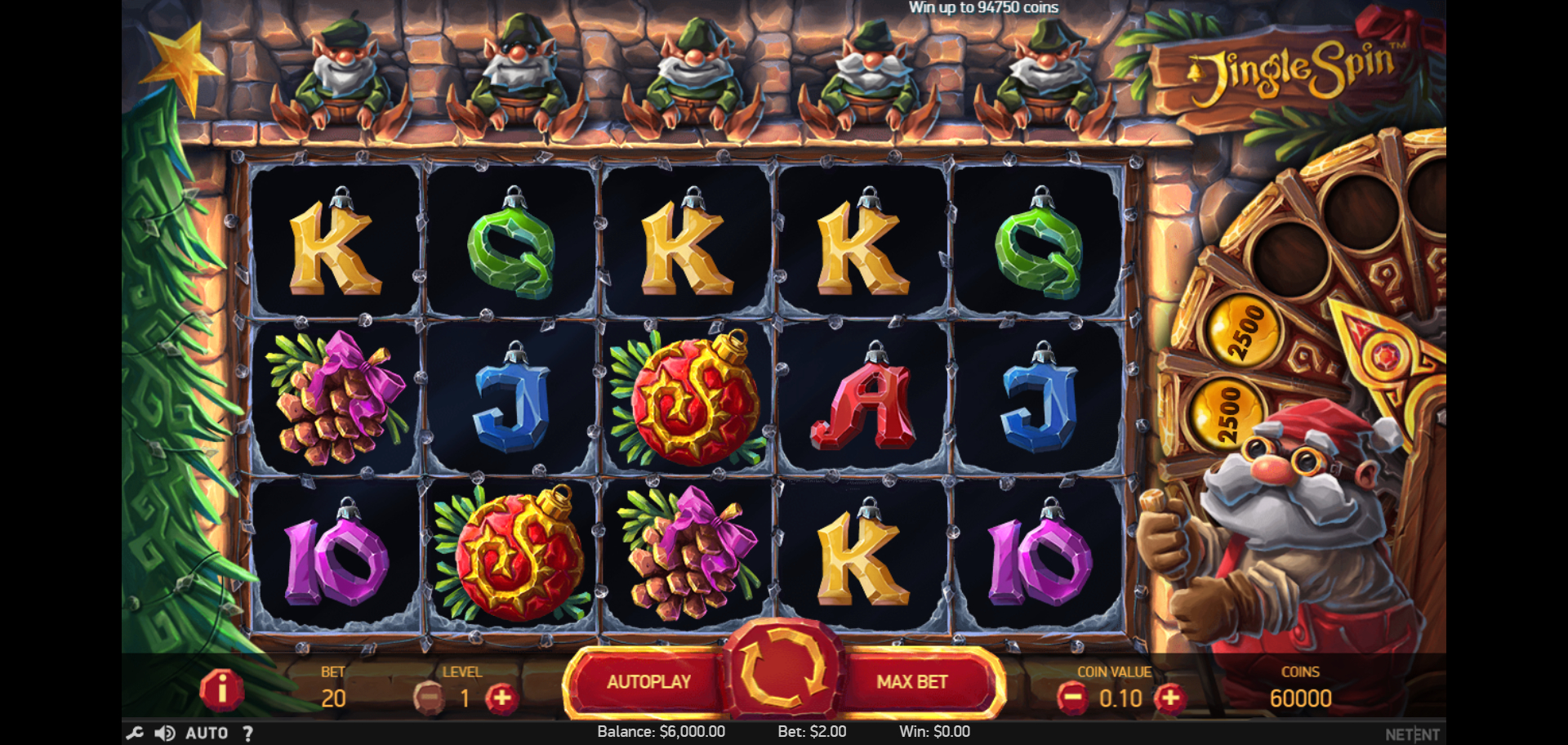Open the wrench settings menu
Screen dimensions: 1568x745
click(x=135, y=733)
